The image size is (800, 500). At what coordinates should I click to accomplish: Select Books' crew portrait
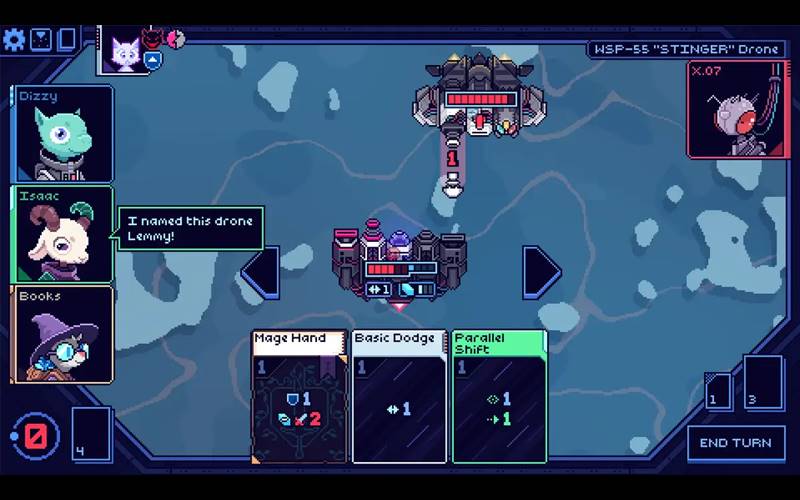point(62,334)
